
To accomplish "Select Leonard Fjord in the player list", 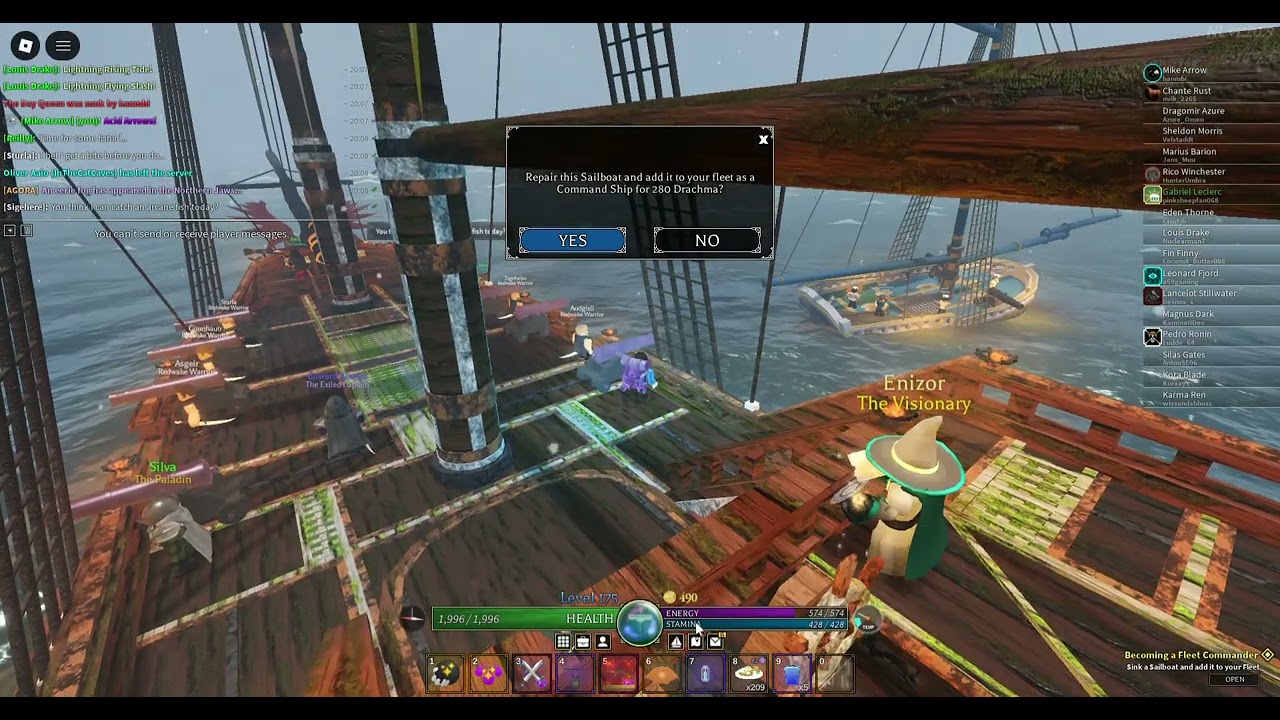I will coord(1190,274).
